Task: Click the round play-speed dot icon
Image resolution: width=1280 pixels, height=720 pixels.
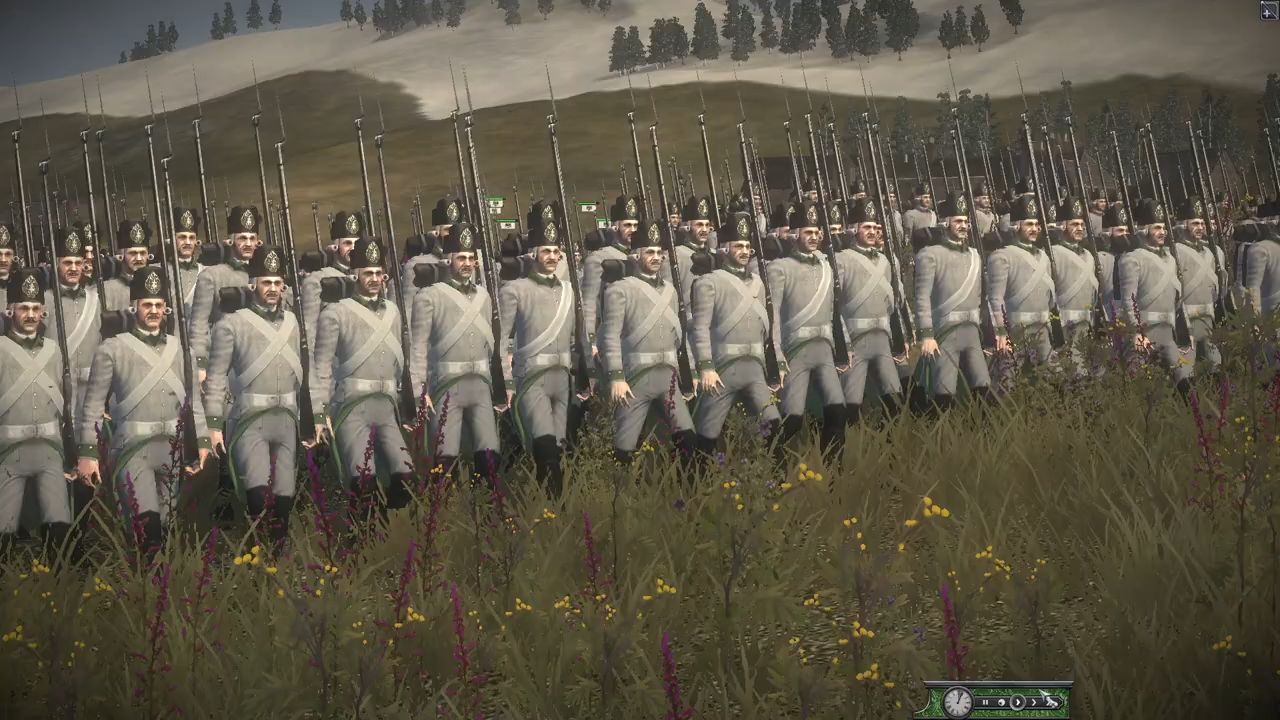Action: (x=1001, y=702)
